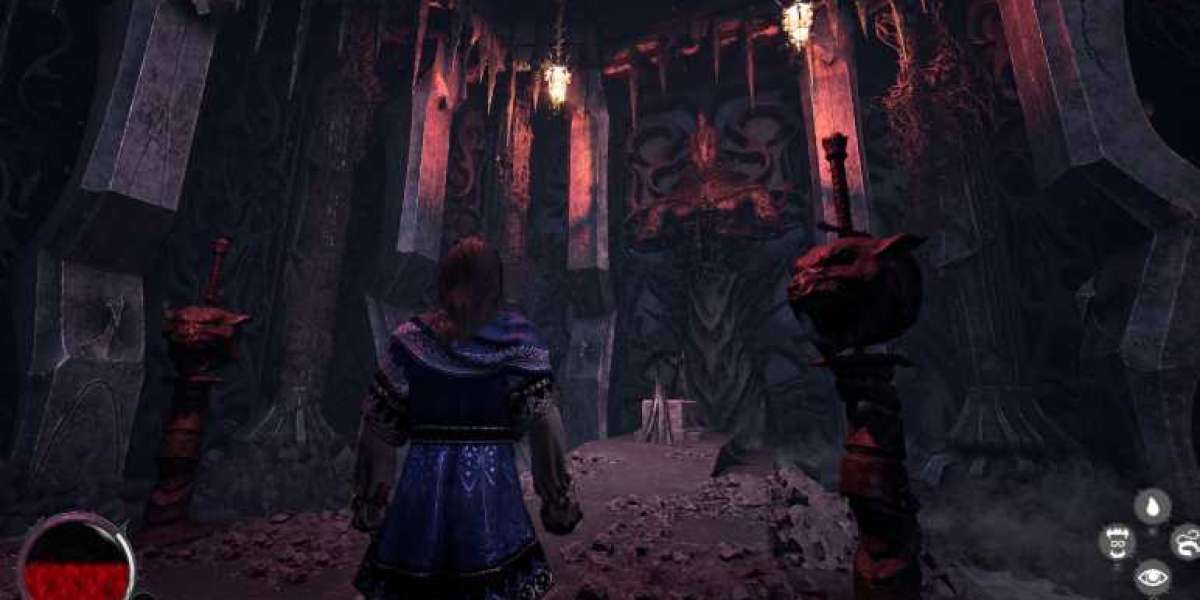
Task: Select the skull mask ability icon
Action: point(1116,541)
